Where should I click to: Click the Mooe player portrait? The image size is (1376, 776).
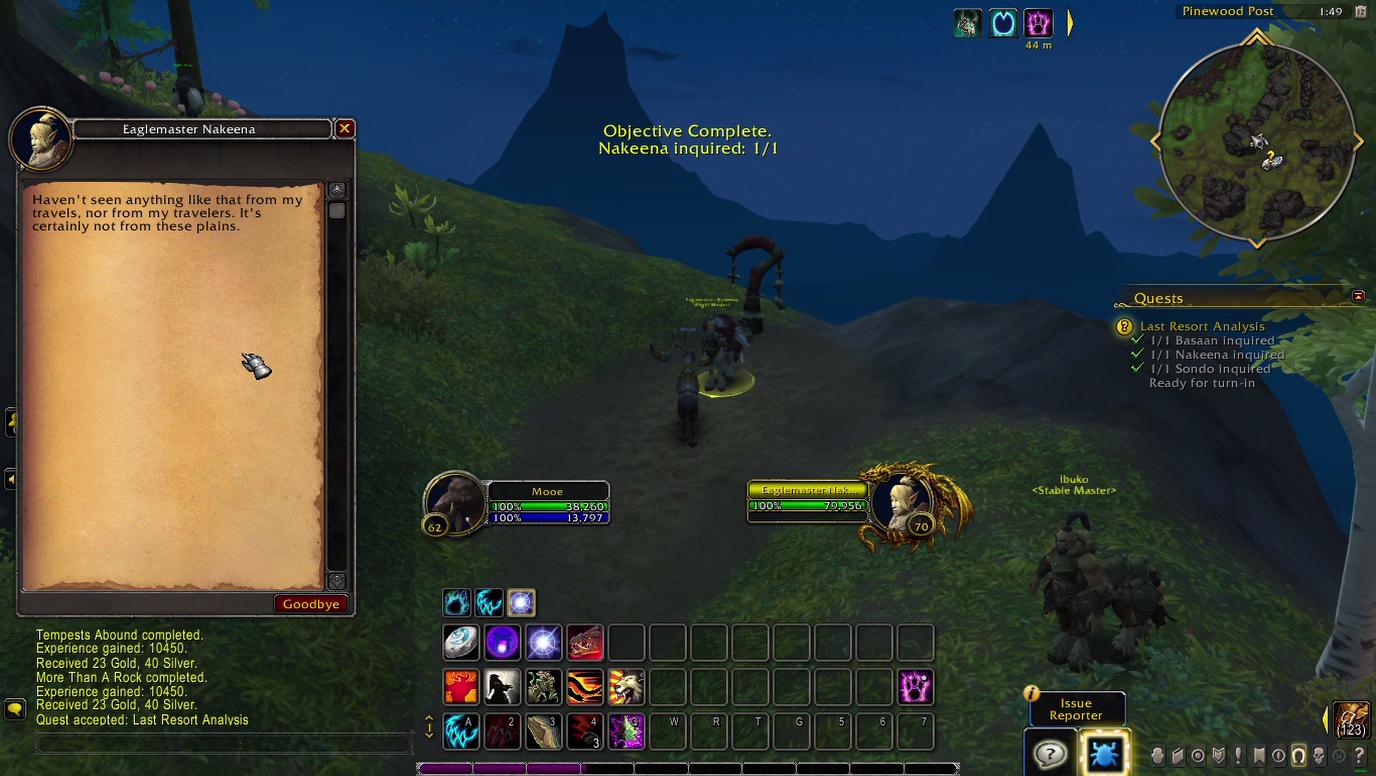pos(455,501)
